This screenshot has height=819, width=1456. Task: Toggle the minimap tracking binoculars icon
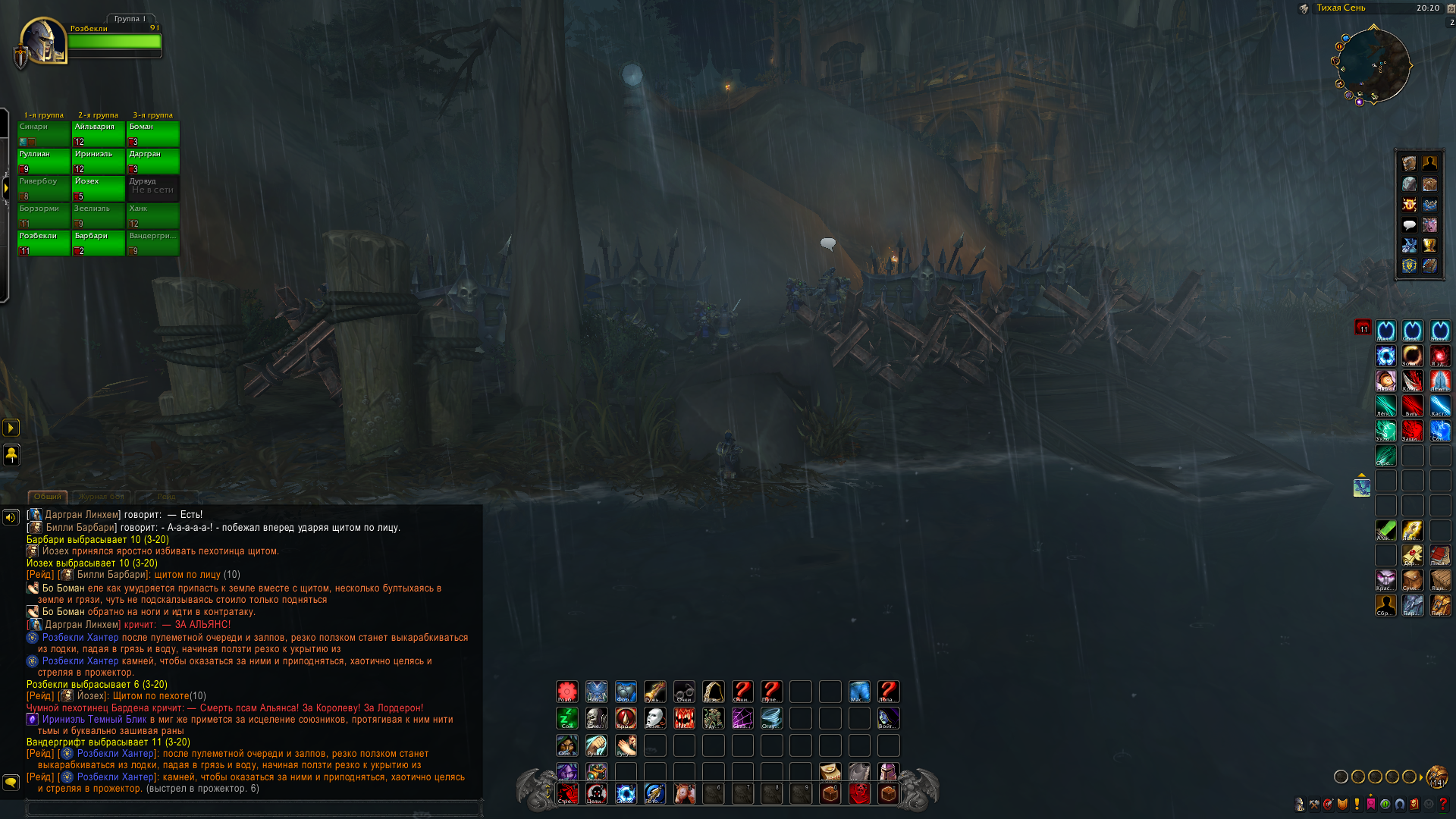1304,9
